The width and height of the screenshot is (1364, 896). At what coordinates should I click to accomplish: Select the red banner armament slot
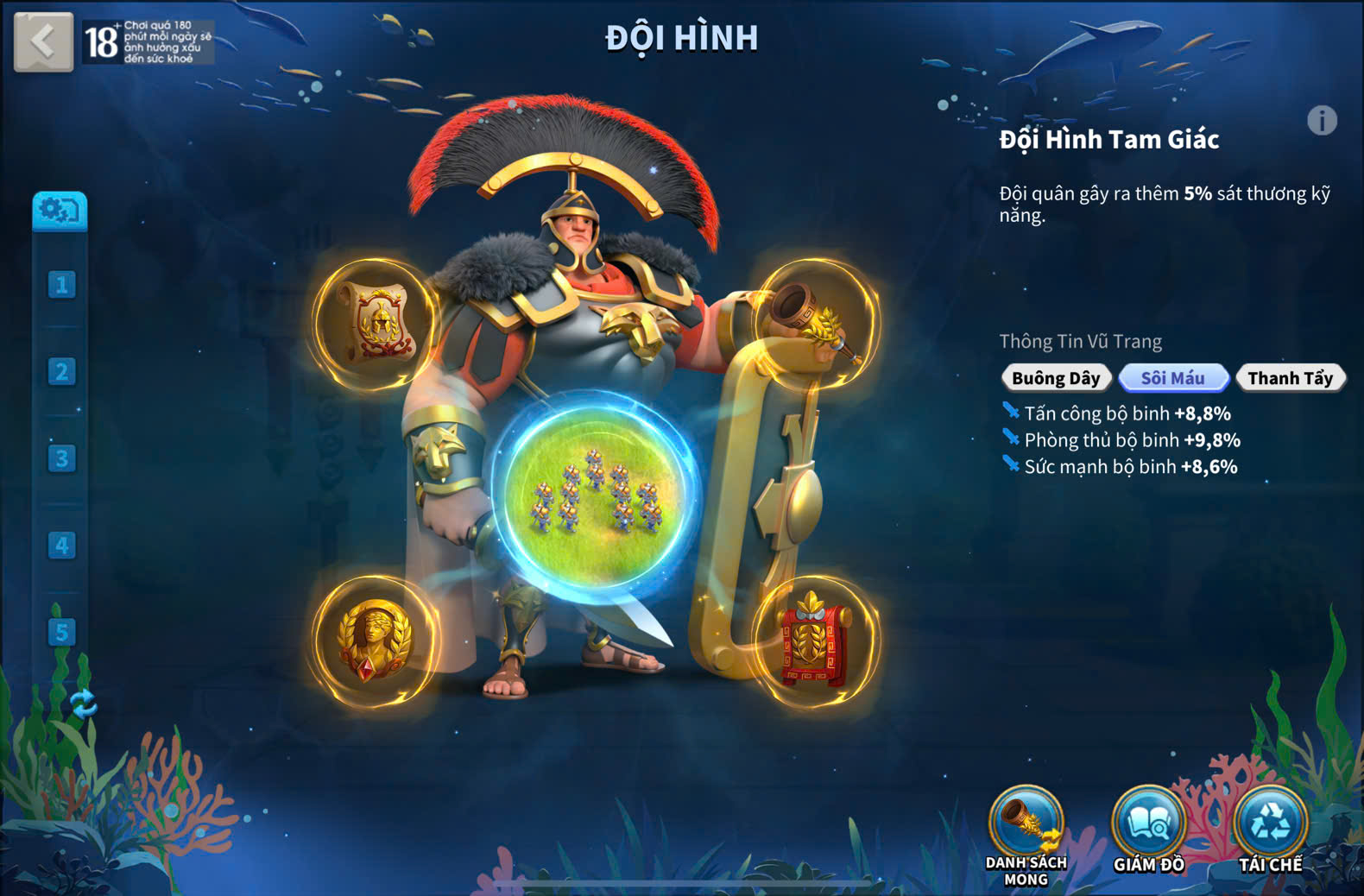(x=816, y=640)
